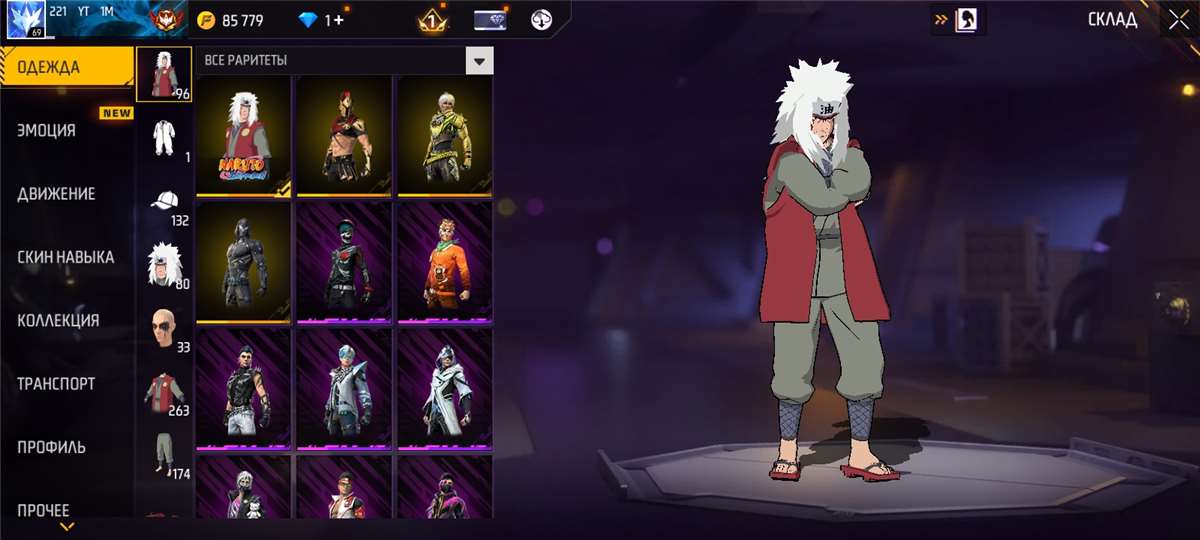Pick the all-black suit outfit card

tap(243, 263)
